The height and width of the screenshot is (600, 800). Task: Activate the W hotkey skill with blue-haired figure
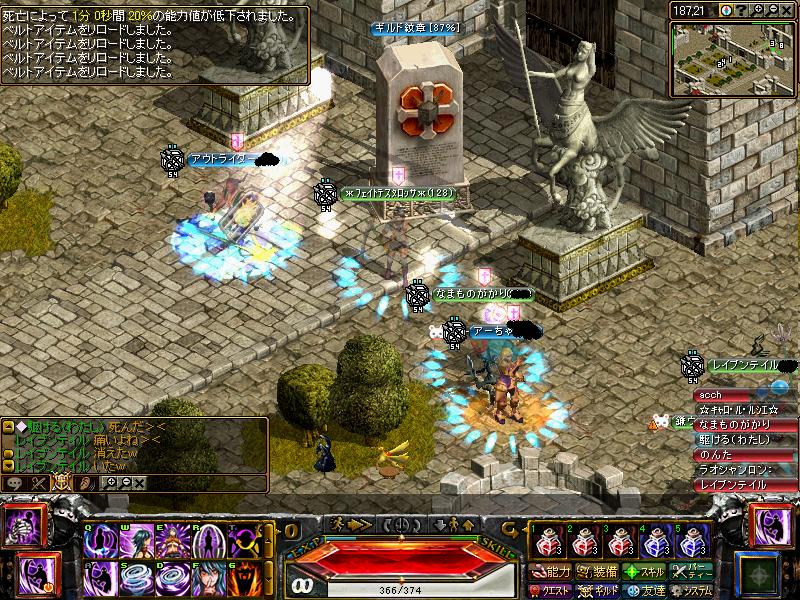(x=137, y=542)
